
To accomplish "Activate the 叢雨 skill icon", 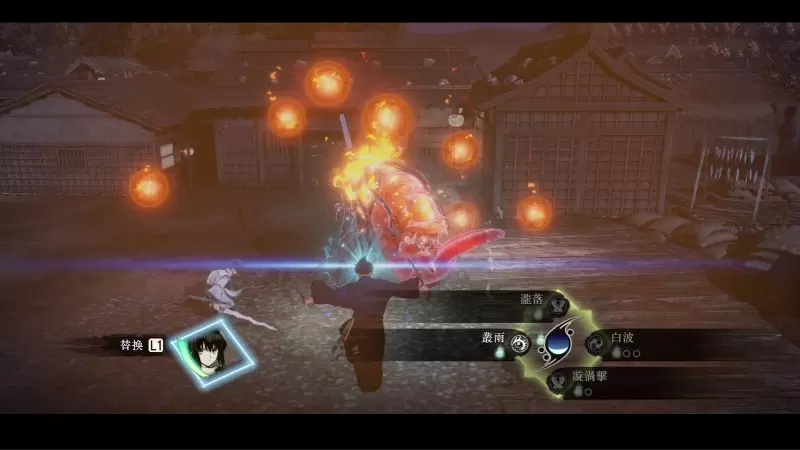I will [x=519, y=345].
